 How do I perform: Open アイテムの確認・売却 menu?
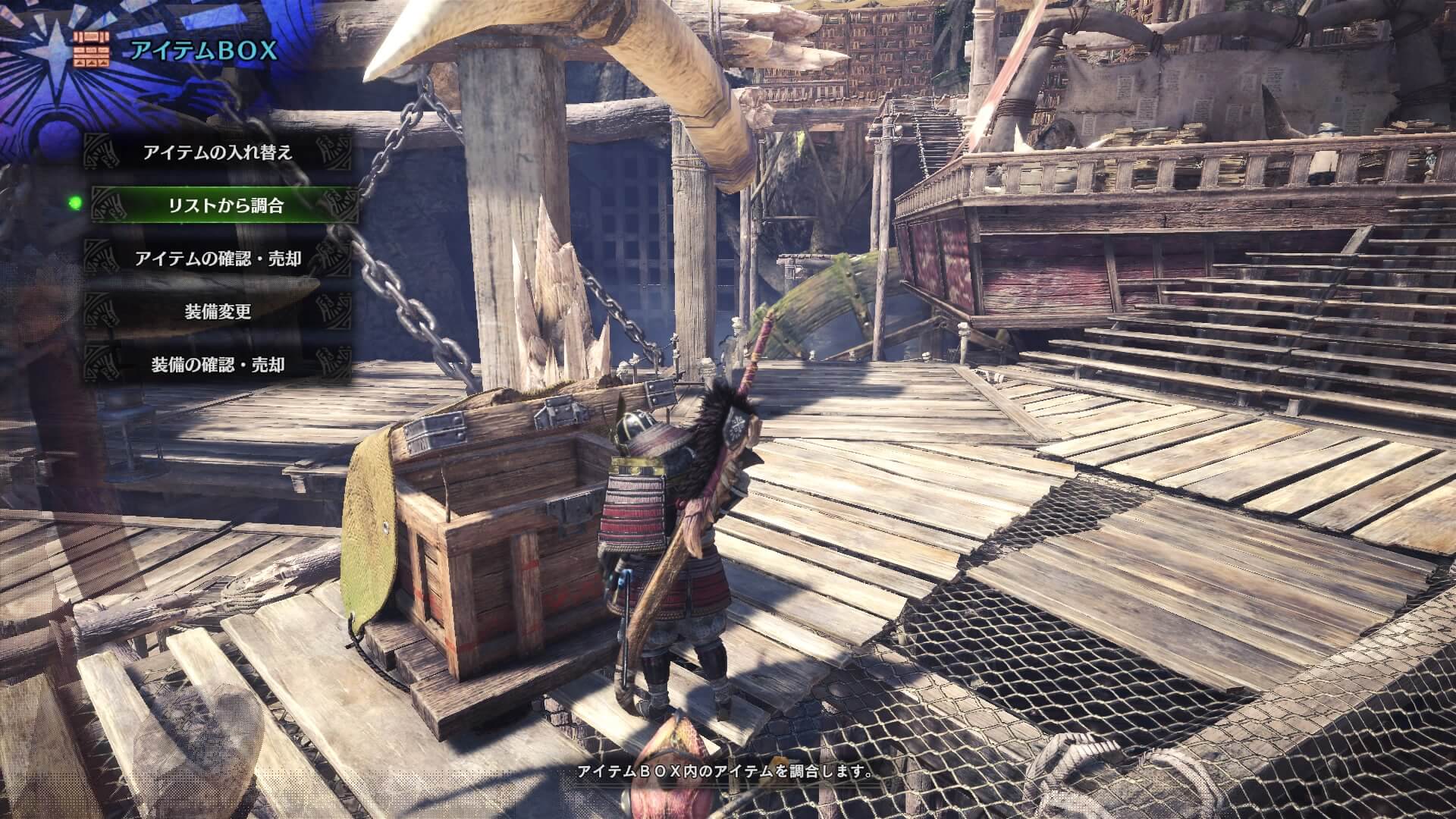(x=218, y=259)
